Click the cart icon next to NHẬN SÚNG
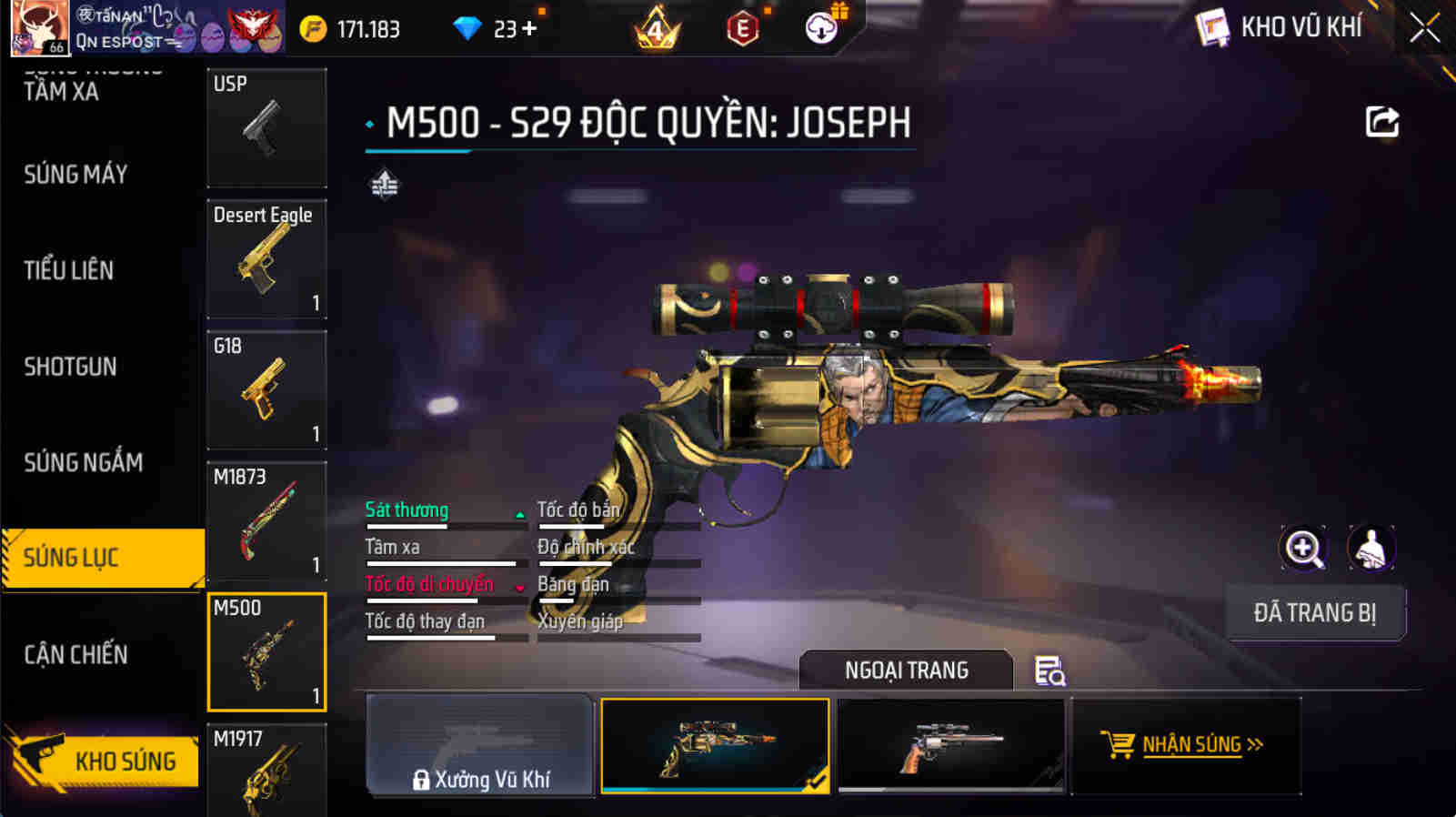1456x817 pixels. coord(1119,745)
